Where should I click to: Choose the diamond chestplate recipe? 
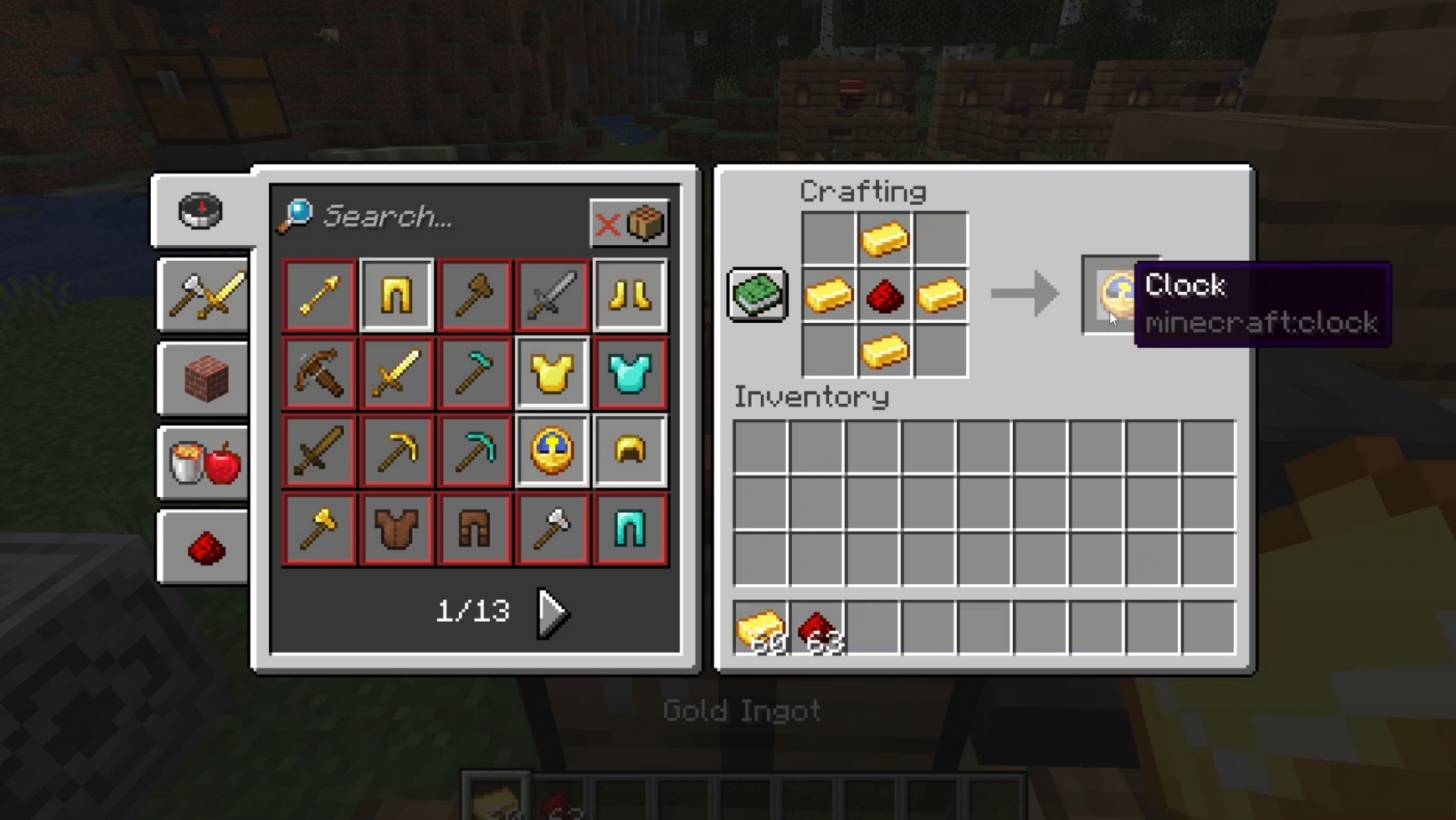(x=629, y=374)
